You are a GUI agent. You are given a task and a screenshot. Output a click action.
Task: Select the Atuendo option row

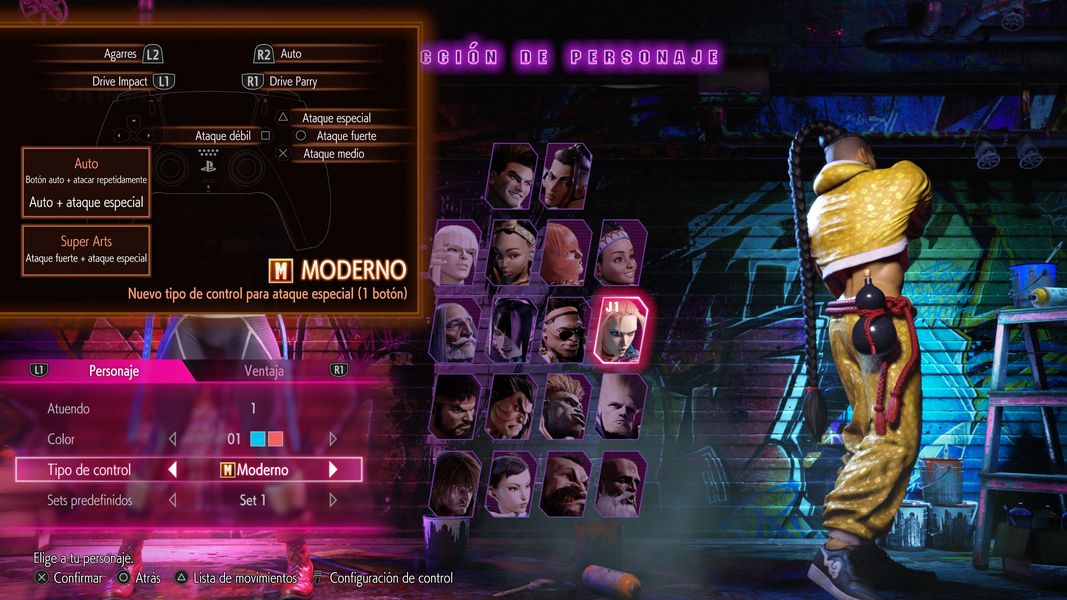click(x=188, y=408)
